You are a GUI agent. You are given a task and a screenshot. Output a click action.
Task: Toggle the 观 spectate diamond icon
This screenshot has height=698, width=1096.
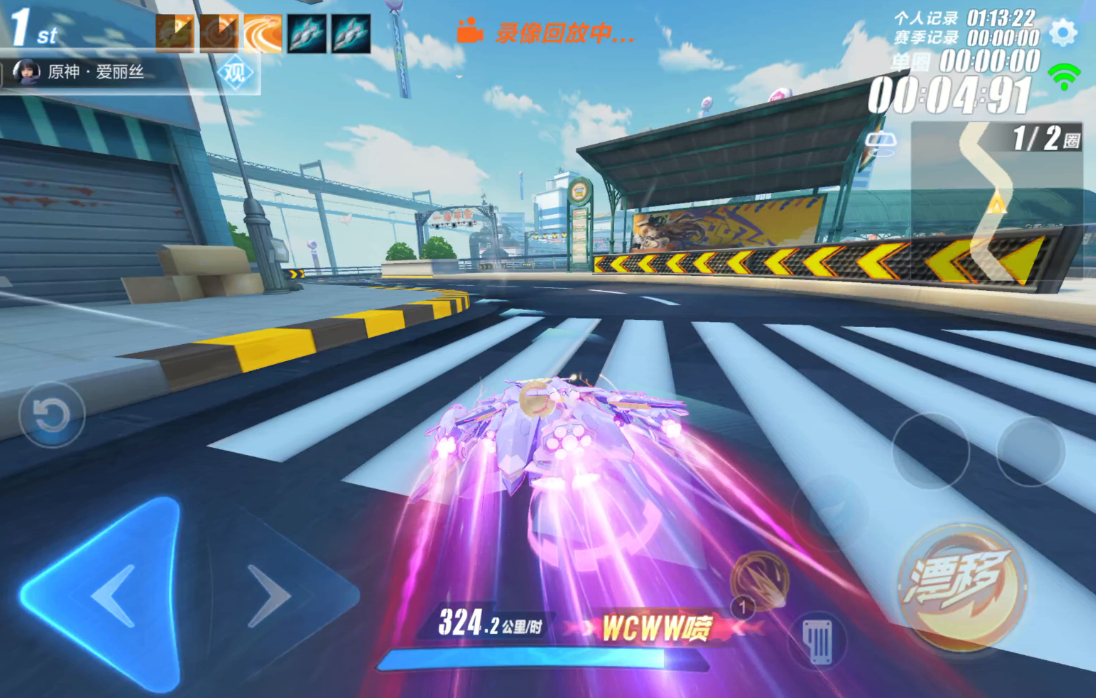pos(235,73)
